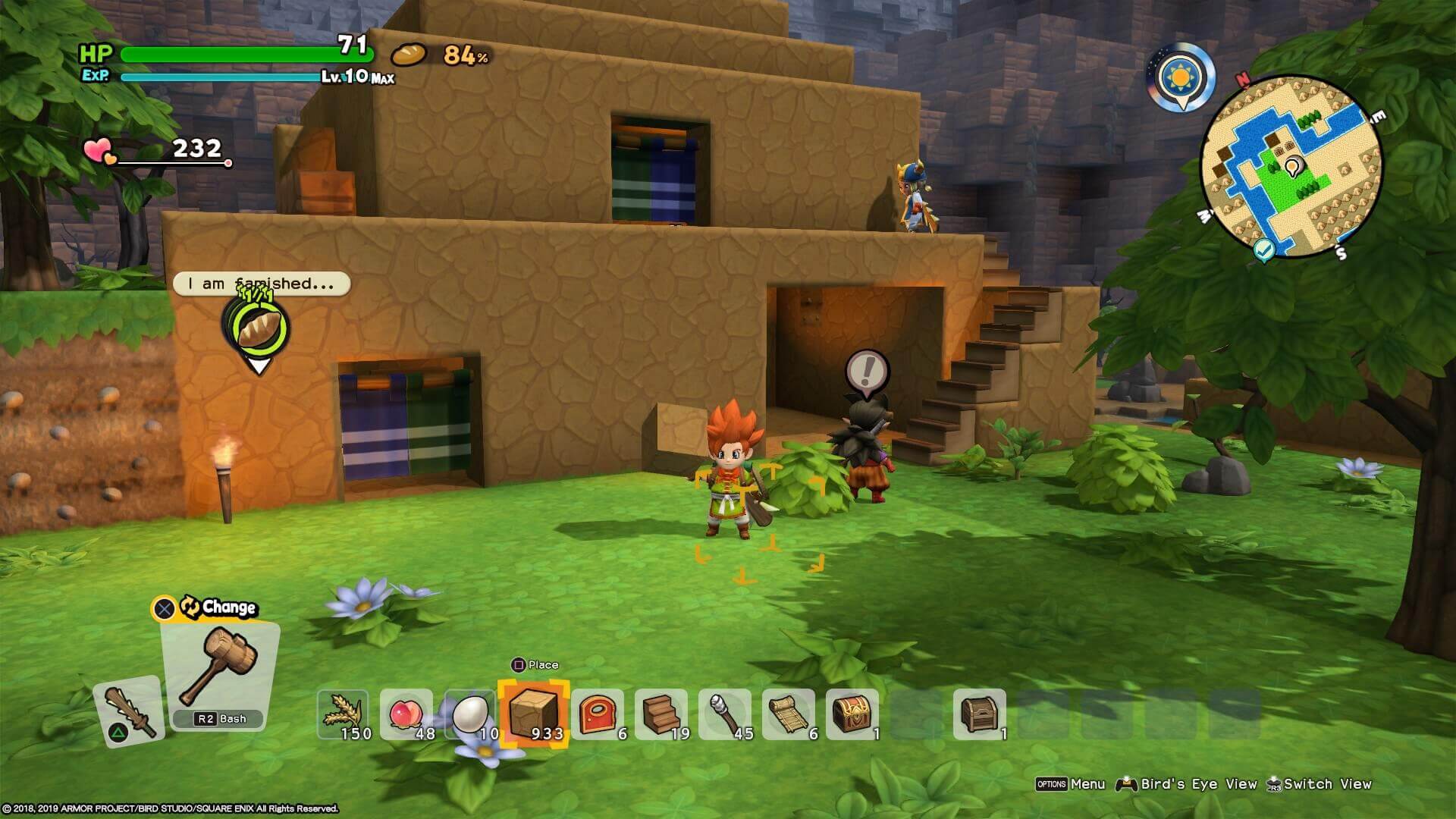Select the torch stack of 45

coord(725,714)
